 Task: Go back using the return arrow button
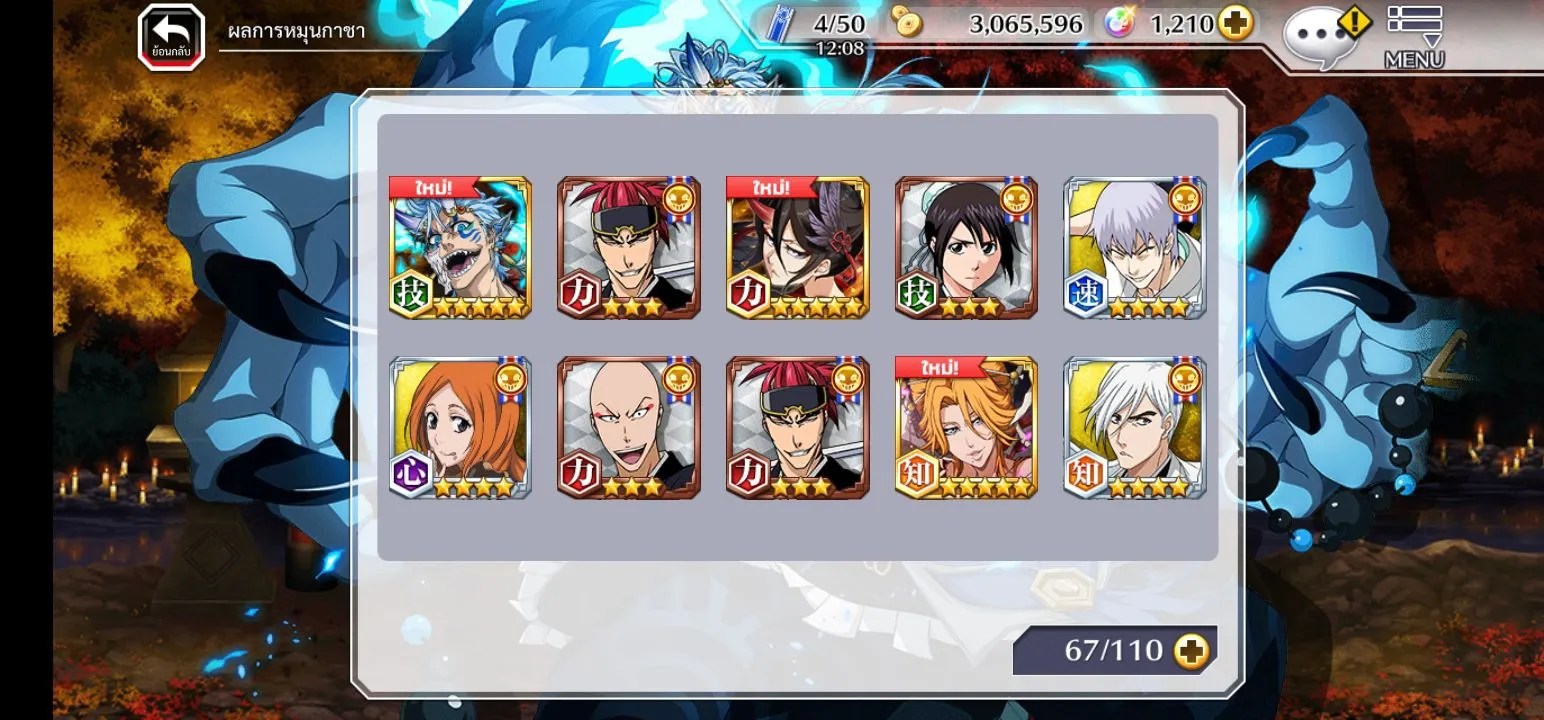(171, 38)
